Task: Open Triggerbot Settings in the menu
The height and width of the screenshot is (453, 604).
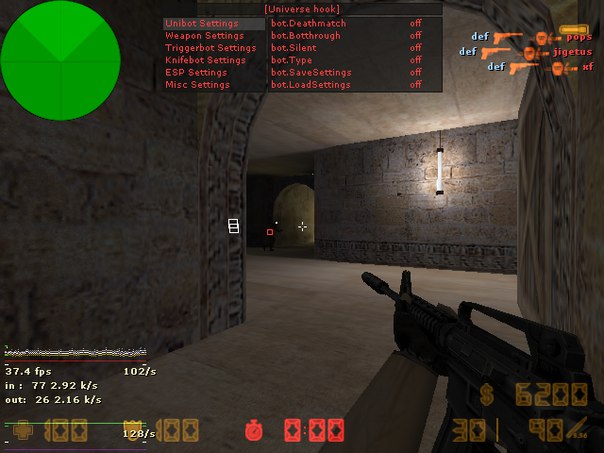Action: pyautogui.click(x=210, y=48)
